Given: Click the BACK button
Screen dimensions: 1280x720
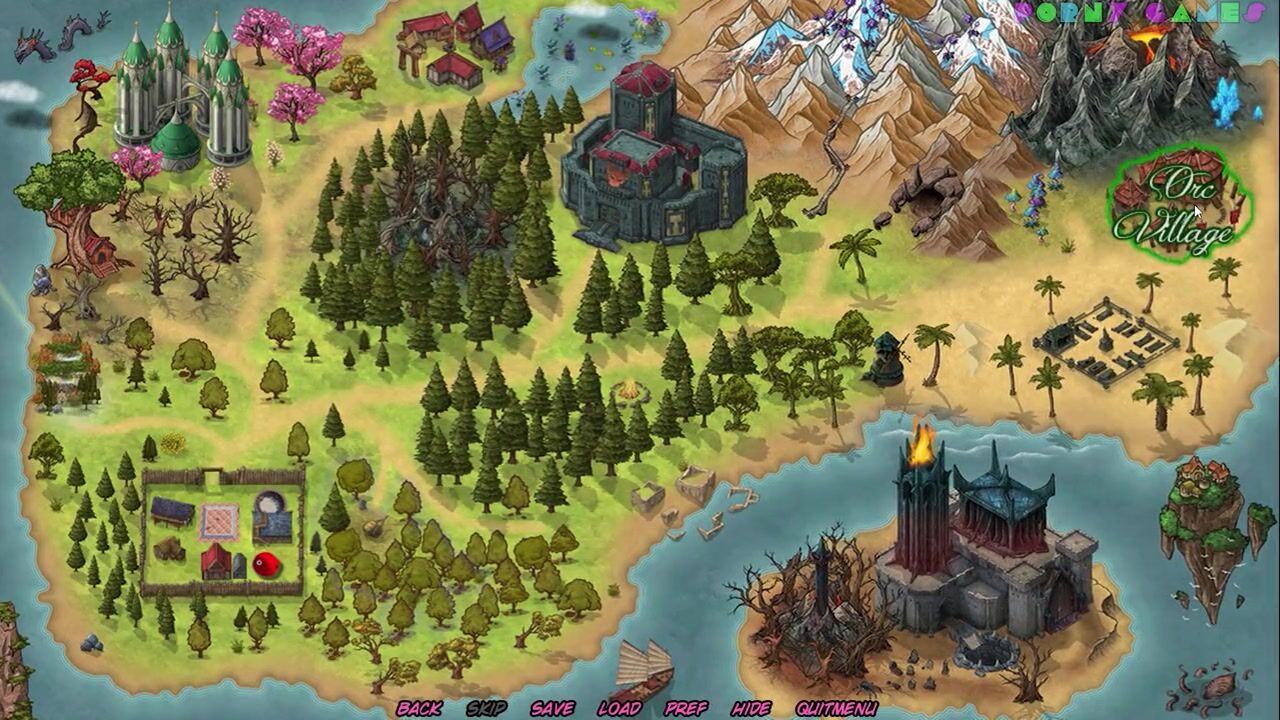Looking at the screenshot, I should [419, 708].
